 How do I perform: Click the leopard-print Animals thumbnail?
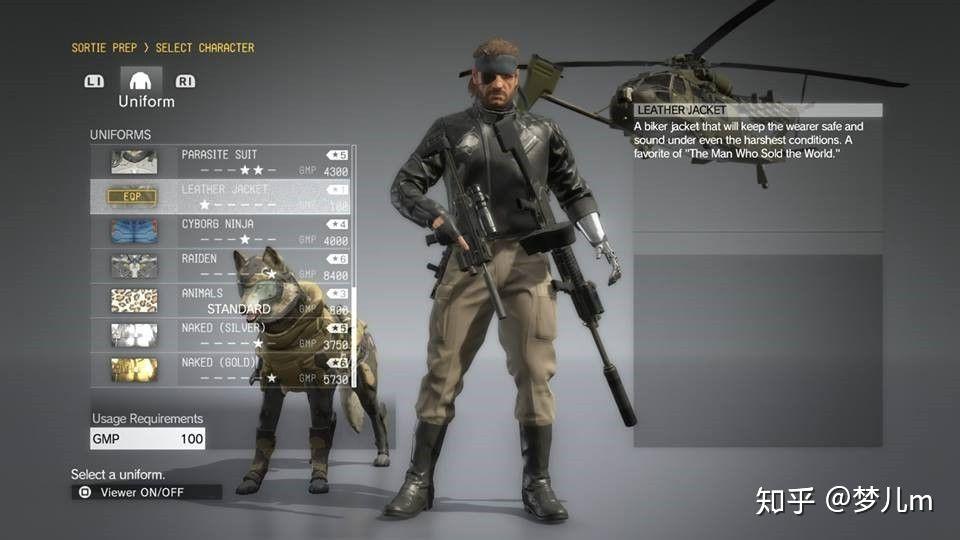pos(133,301)
